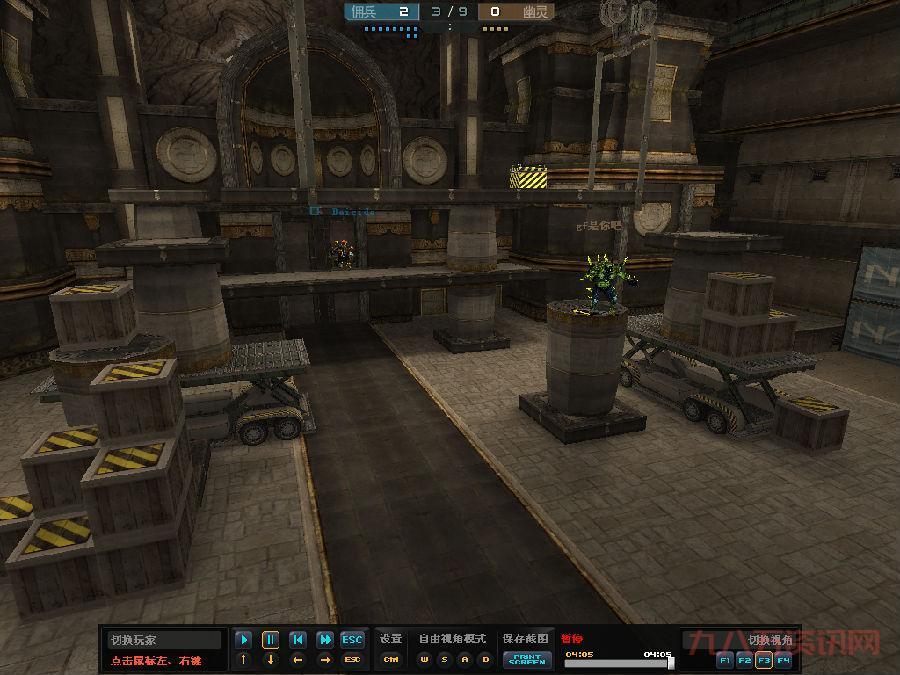900x675 pixels.
Task: Activate the F4 camera view
Action: (782, 660)
